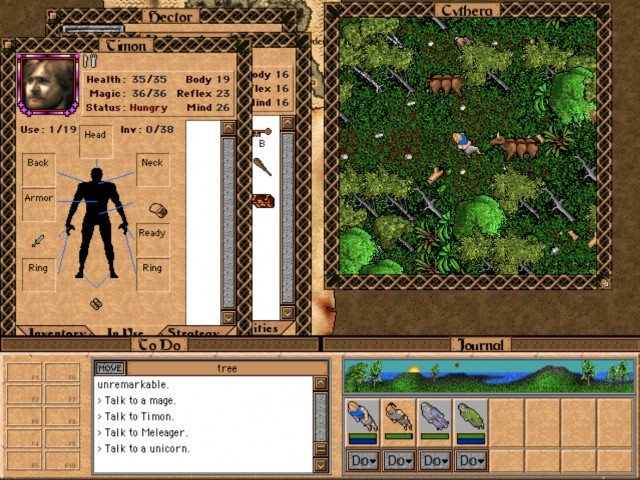This screenshot has height=480, width=640.
Task: Select the equipped sword icon
Action: tap(38, 241)
